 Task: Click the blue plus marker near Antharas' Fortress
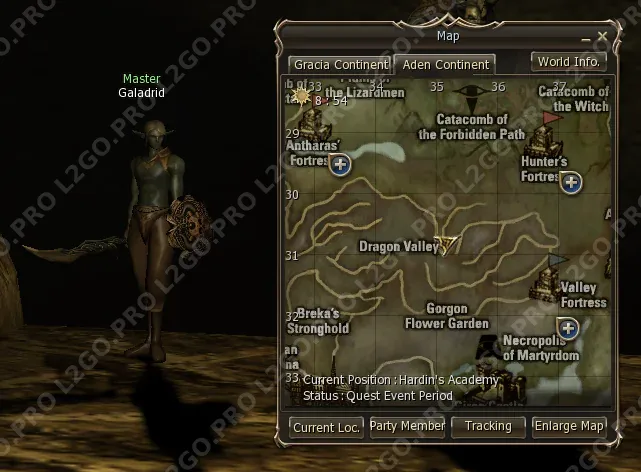340,164
